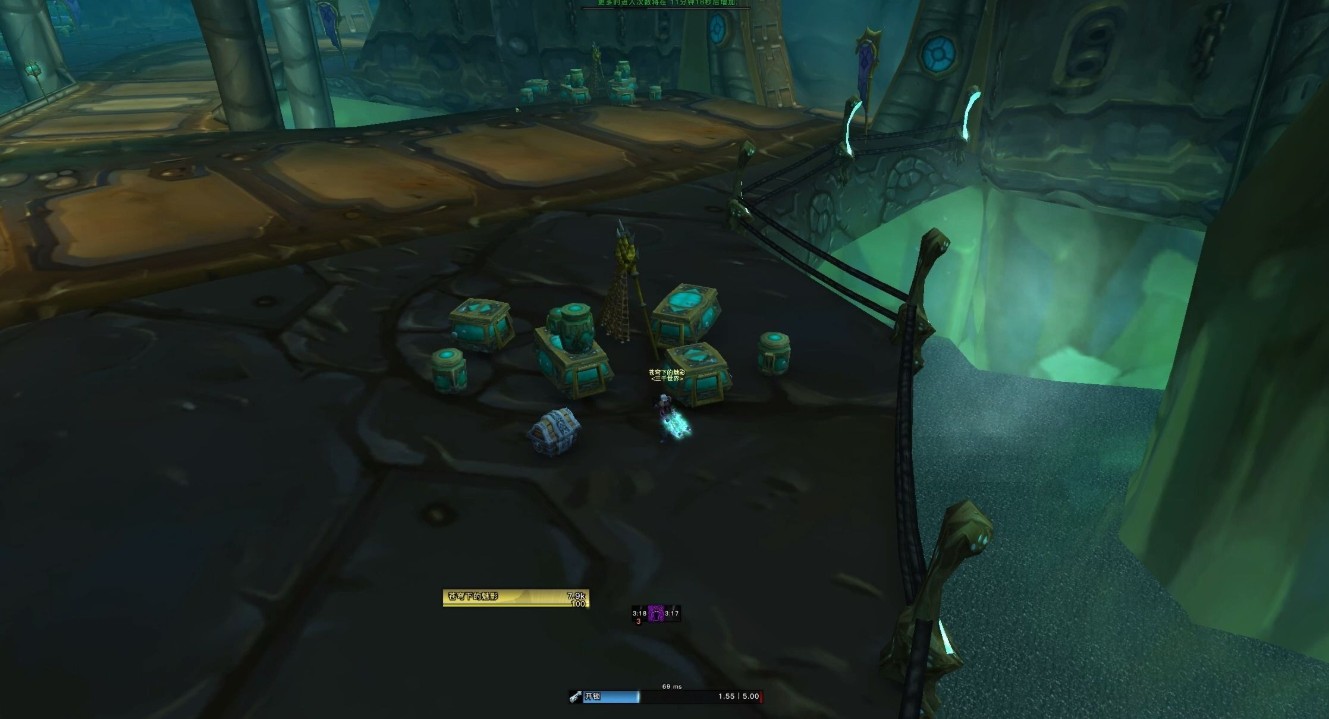This screenshot has width=1329, height=719.
Task: Click the purple ability icon between timers
Action: coord(656,614)
